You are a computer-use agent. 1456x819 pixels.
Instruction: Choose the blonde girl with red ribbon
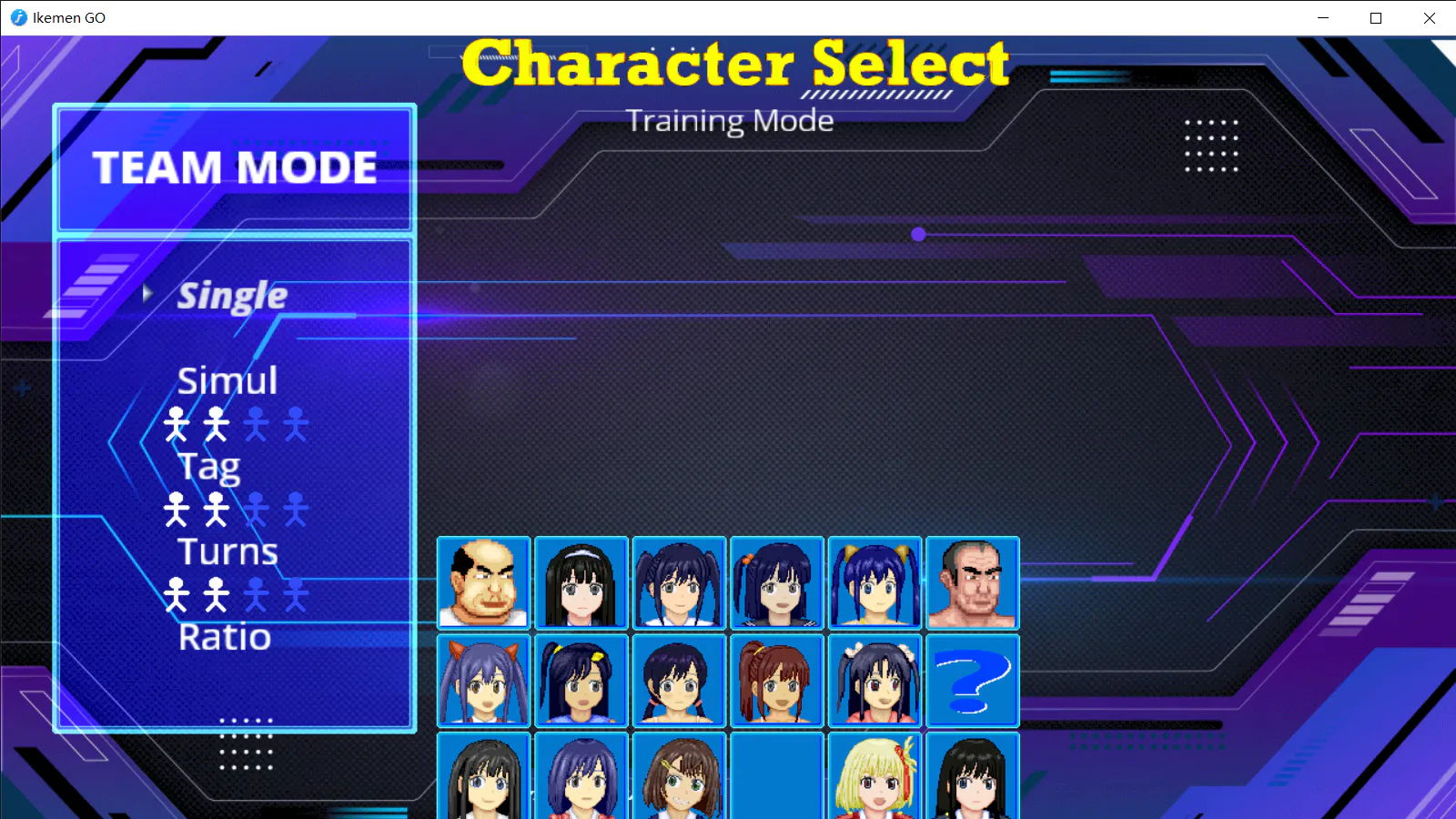[875, 775]
